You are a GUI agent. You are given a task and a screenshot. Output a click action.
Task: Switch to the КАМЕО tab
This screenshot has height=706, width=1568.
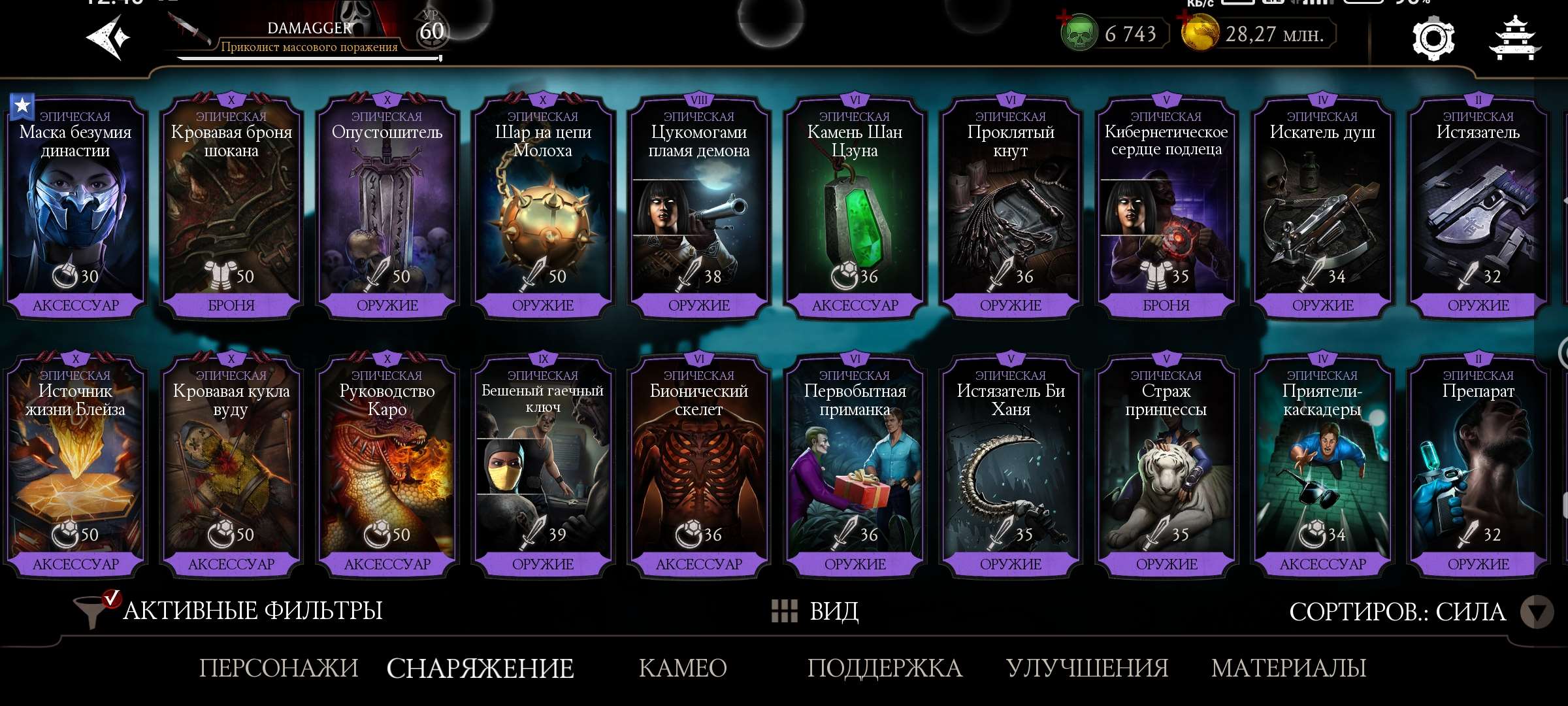pyautogui.click(x=681, y=668)
